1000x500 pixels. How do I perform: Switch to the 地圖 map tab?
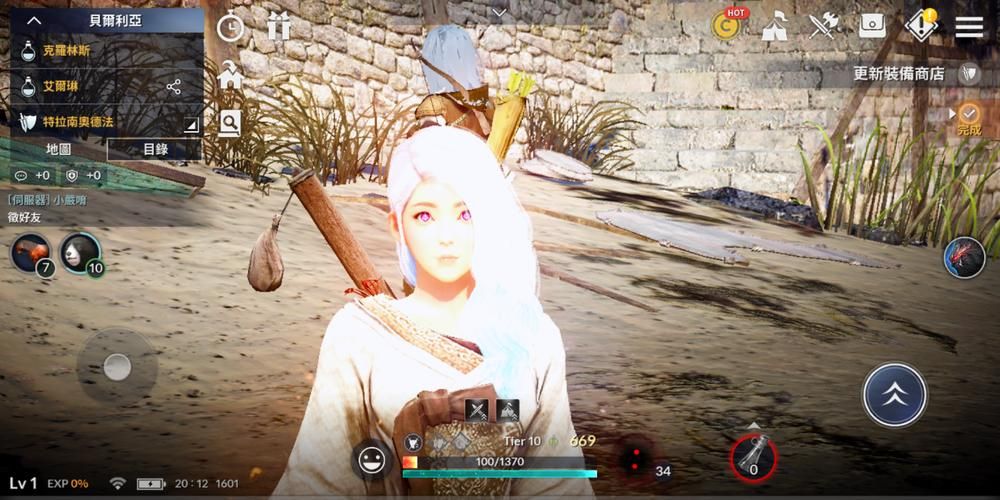(58, 149)
